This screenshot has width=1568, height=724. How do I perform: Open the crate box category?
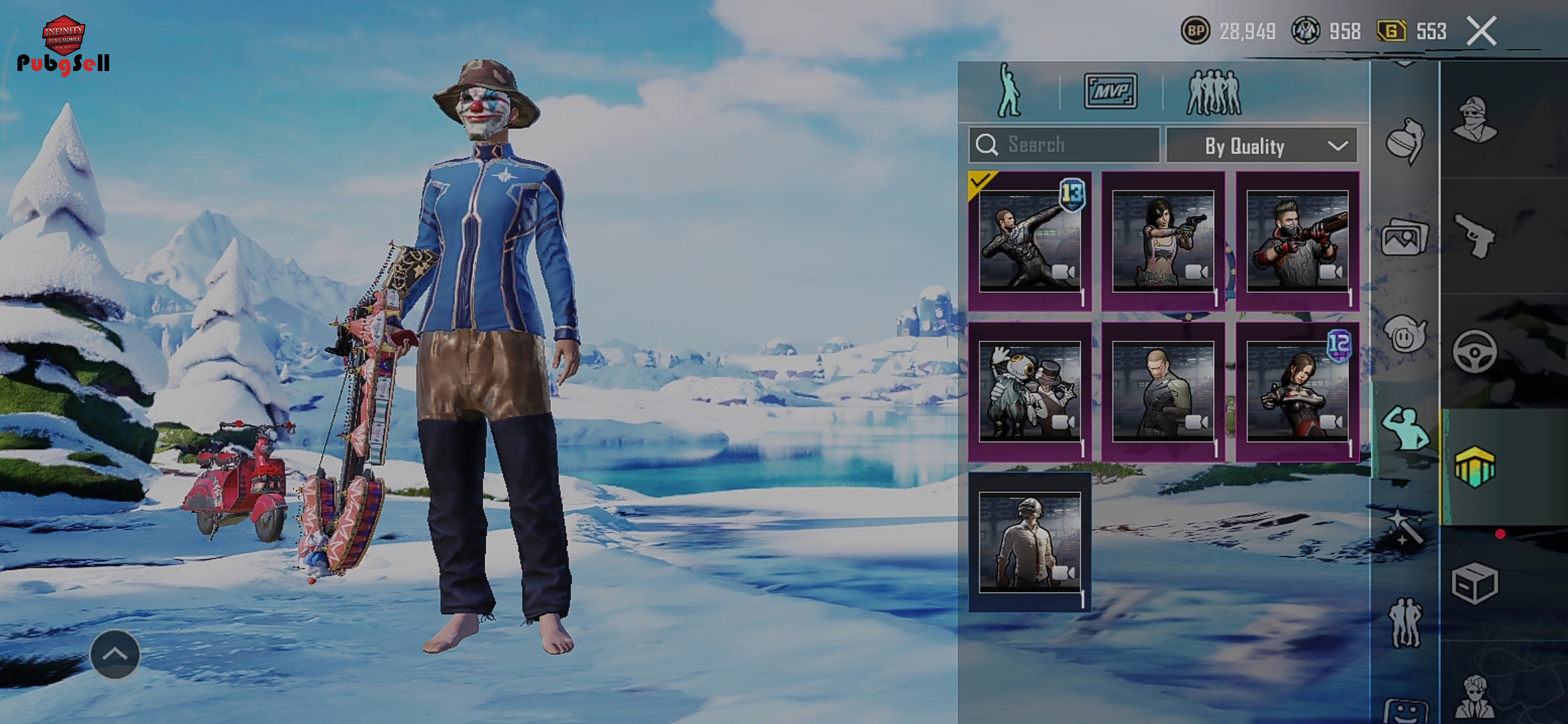pos(1475,583)
